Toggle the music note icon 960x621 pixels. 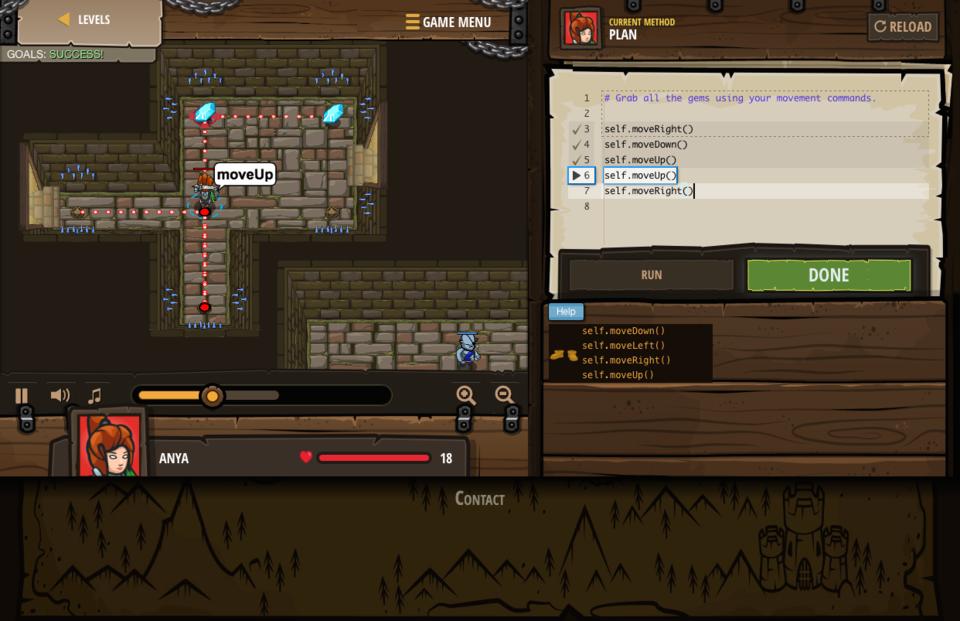[94, 396]
